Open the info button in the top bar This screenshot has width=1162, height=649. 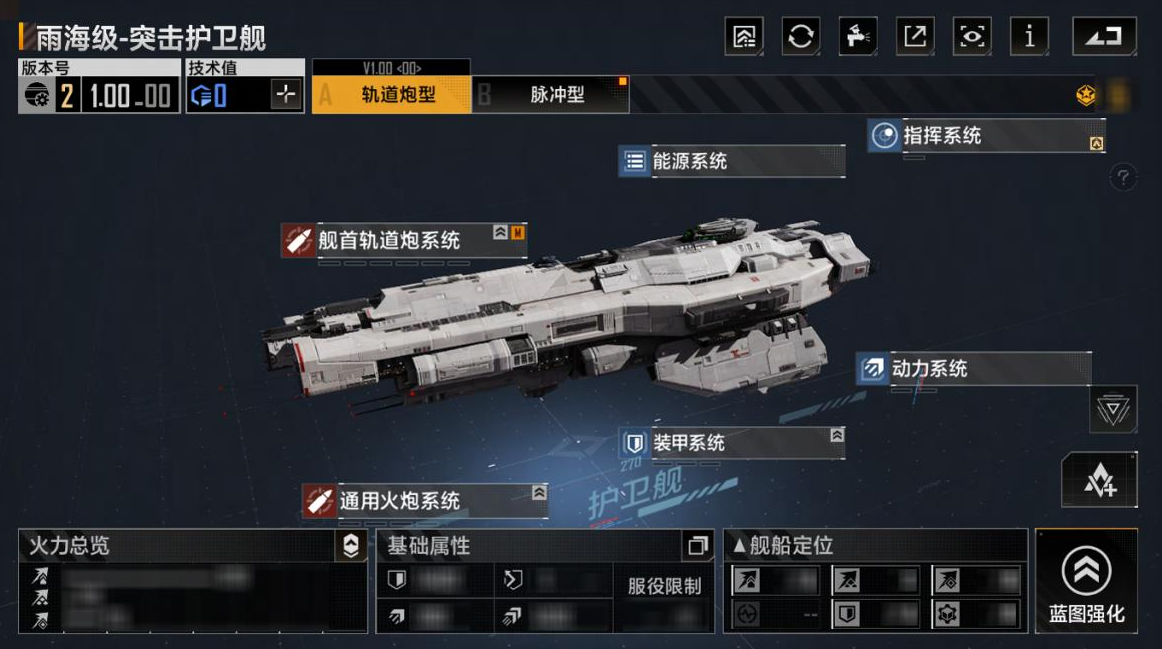coord(1029,37)
